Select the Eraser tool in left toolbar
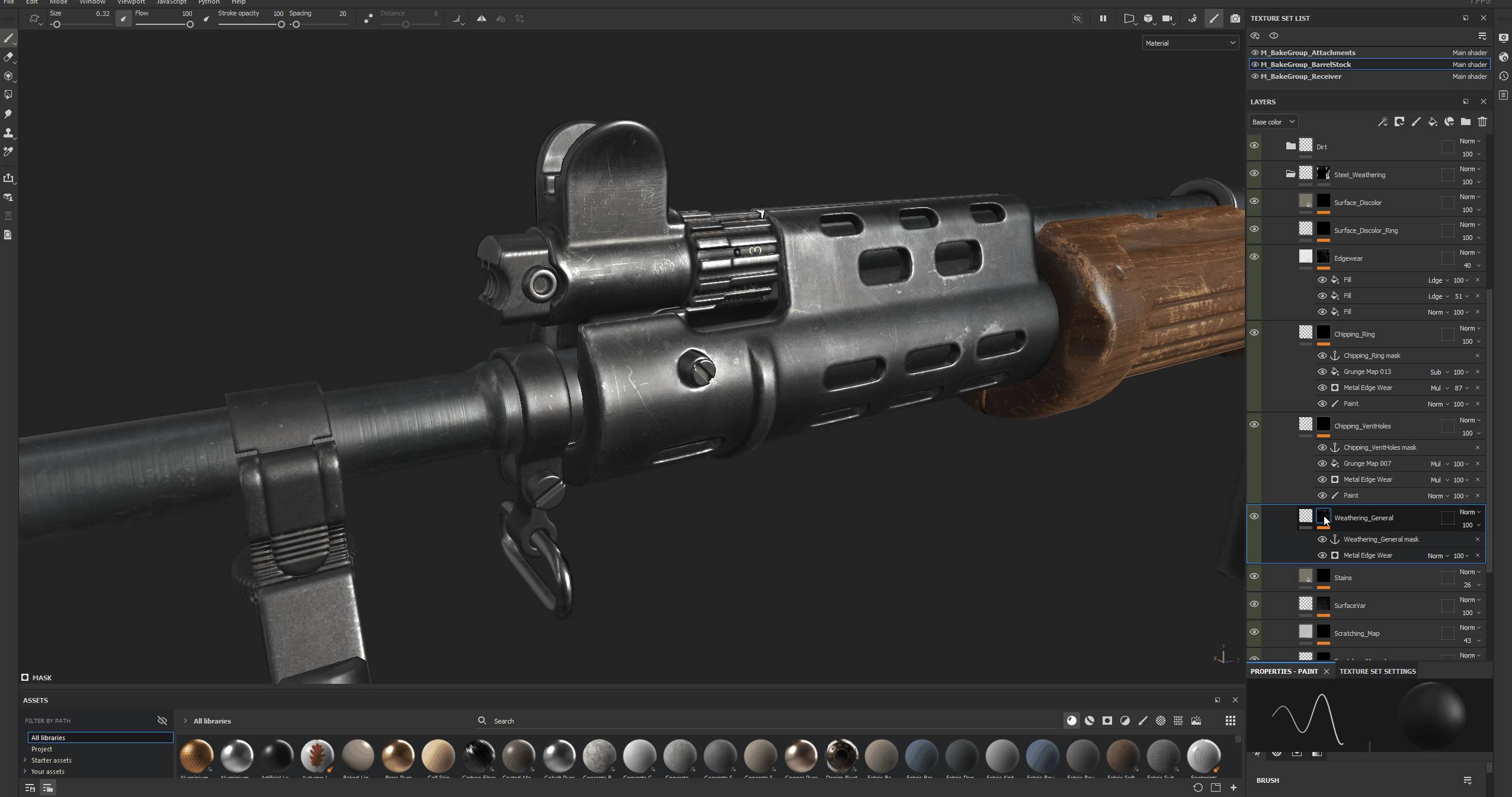Image resolution: width=1512 pixels, height=797 pixels. (9, 57)
